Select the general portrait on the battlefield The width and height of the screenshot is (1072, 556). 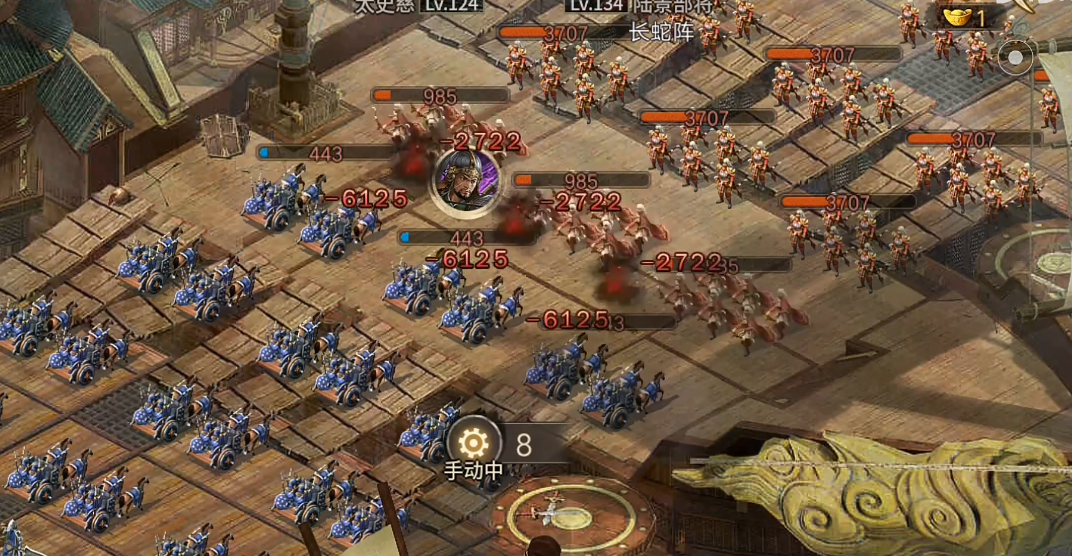click(466, 180)
